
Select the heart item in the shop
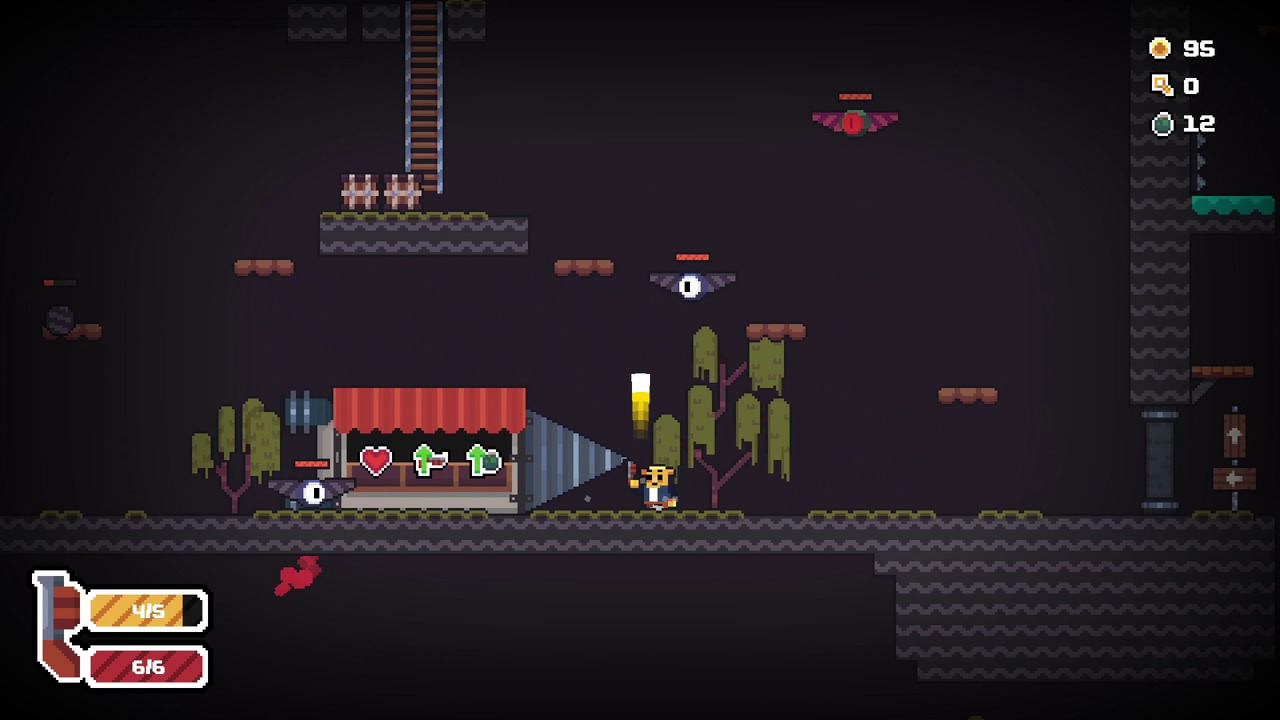pyautogui.click(x=376, y=461)
